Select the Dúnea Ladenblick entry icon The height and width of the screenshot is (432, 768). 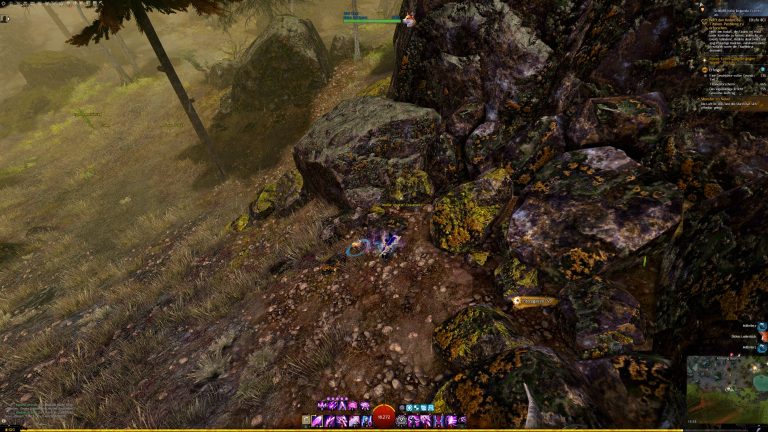[x=762, y=337]
